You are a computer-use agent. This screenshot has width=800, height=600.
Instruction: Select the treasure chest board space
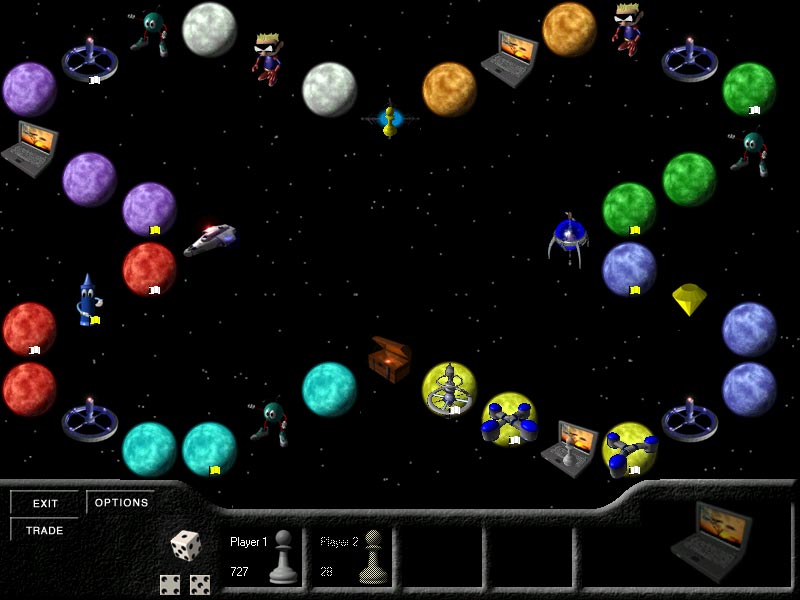pyautogui.click(x=389, y=357)
